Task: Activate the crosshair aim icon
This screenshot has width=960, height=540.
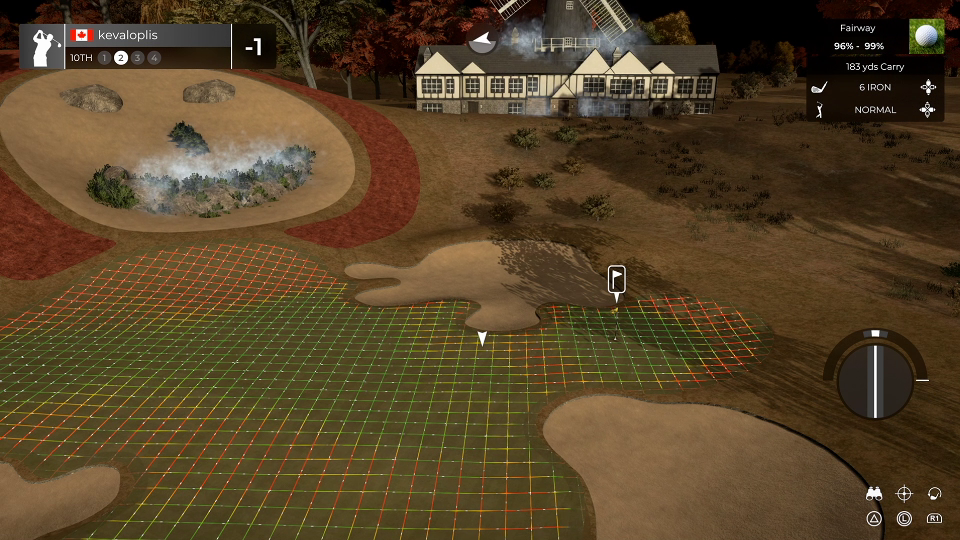Action: pyautogui.click(x=904, y=493)
